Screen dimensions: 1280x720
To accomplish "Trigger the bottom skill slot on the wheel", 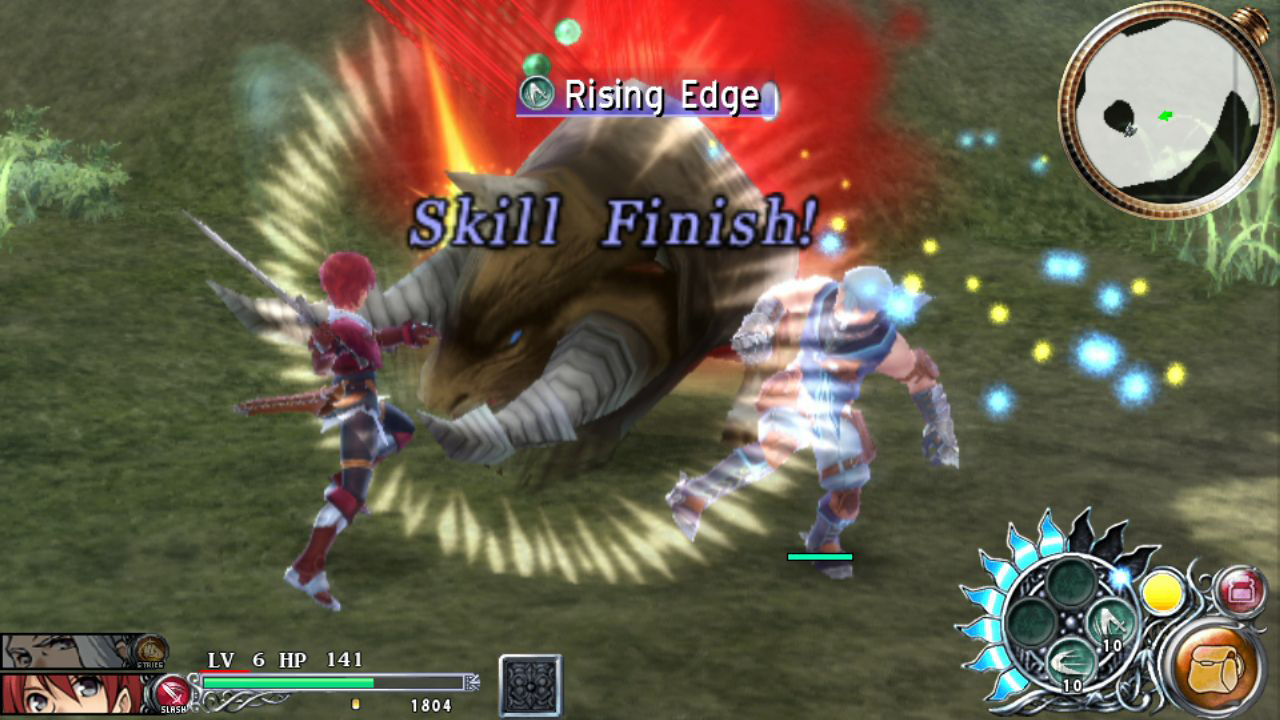I will click(1071, 662).
